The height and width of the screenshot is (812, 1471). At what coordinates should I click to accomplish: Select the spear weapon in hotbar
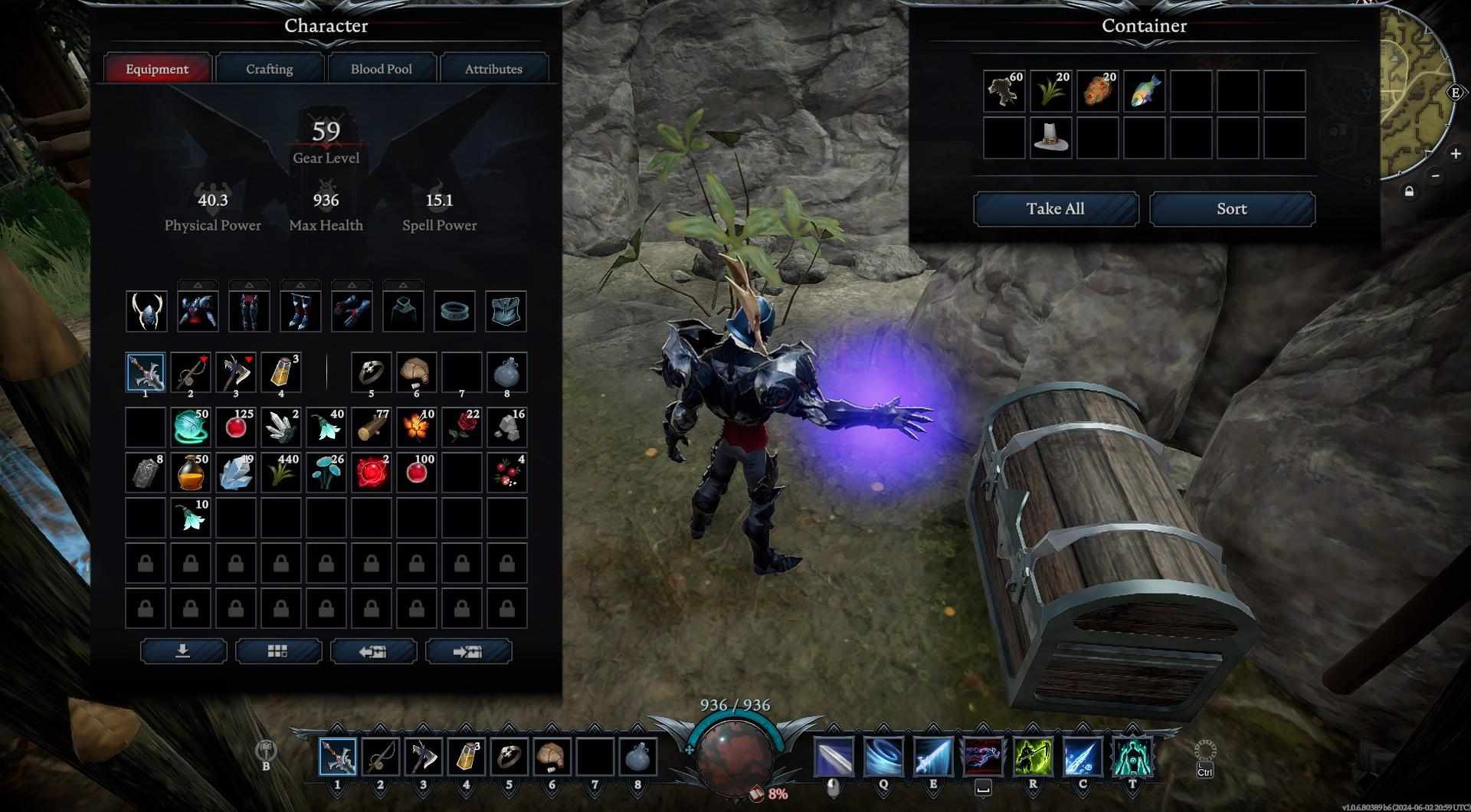point(338,757)
